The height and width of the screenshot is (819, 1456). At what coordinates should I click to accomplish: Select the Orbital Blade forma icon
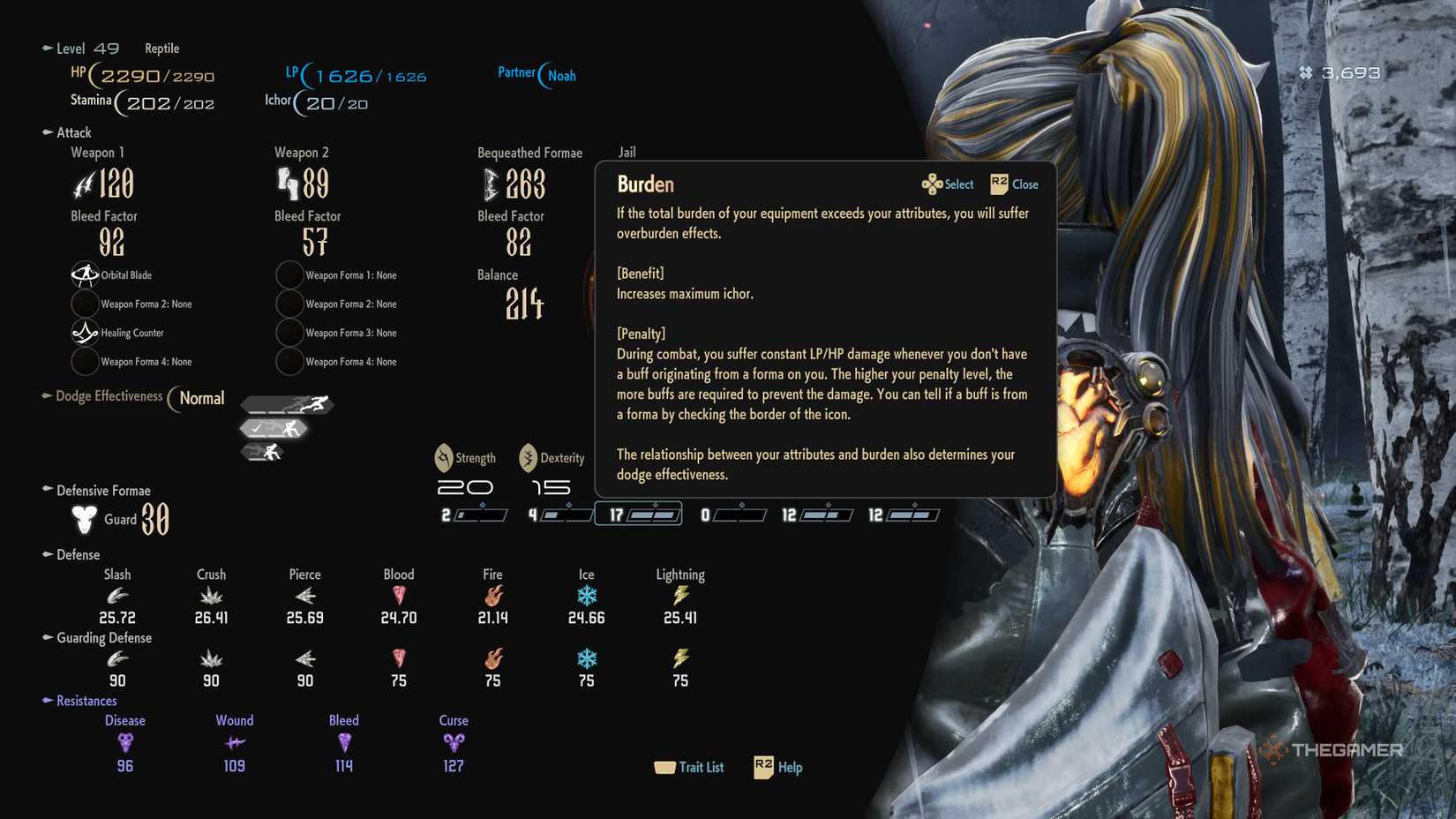point(84,274)
